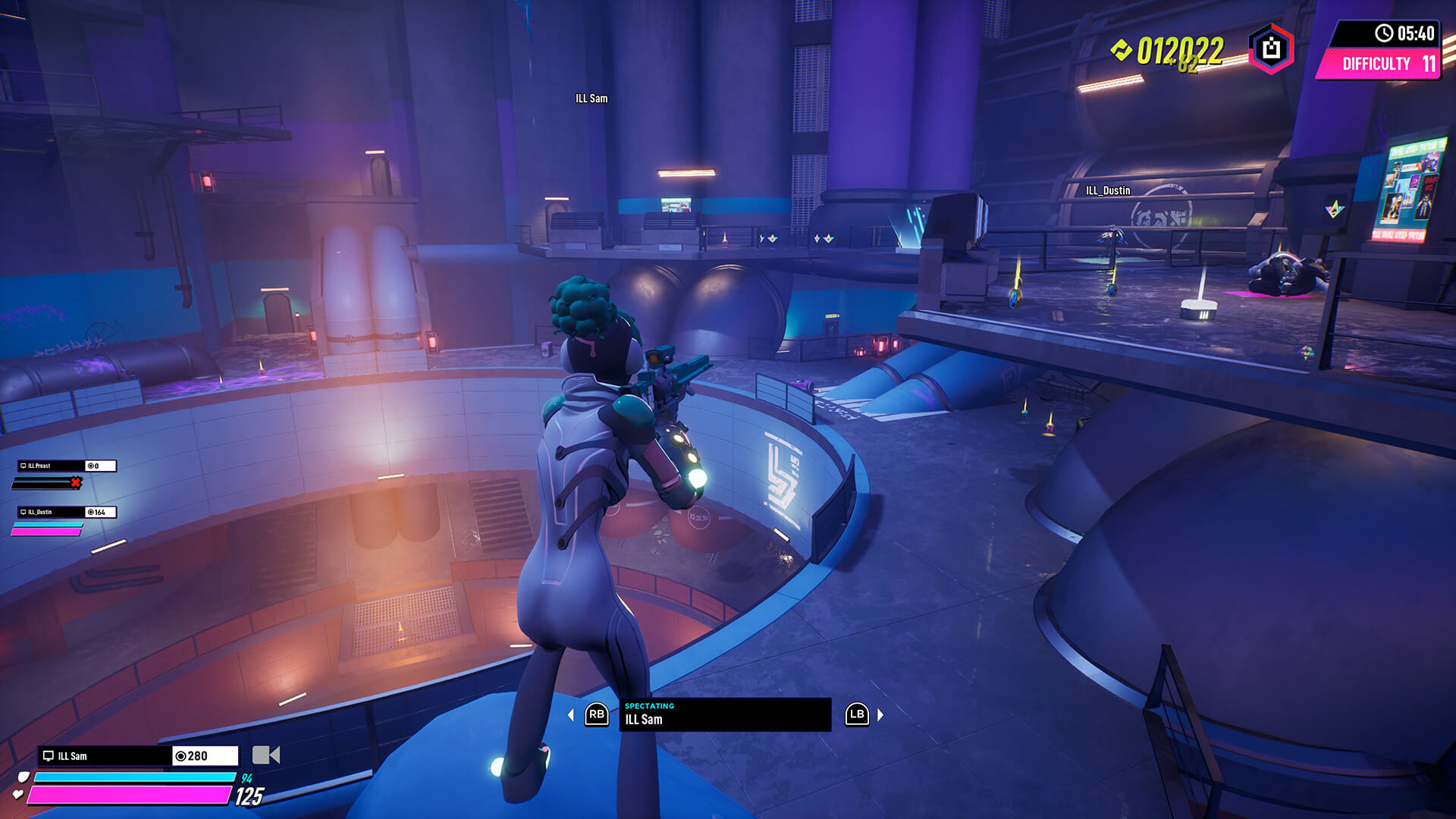Click the next spectate target arrow

[x=880, y=715]
